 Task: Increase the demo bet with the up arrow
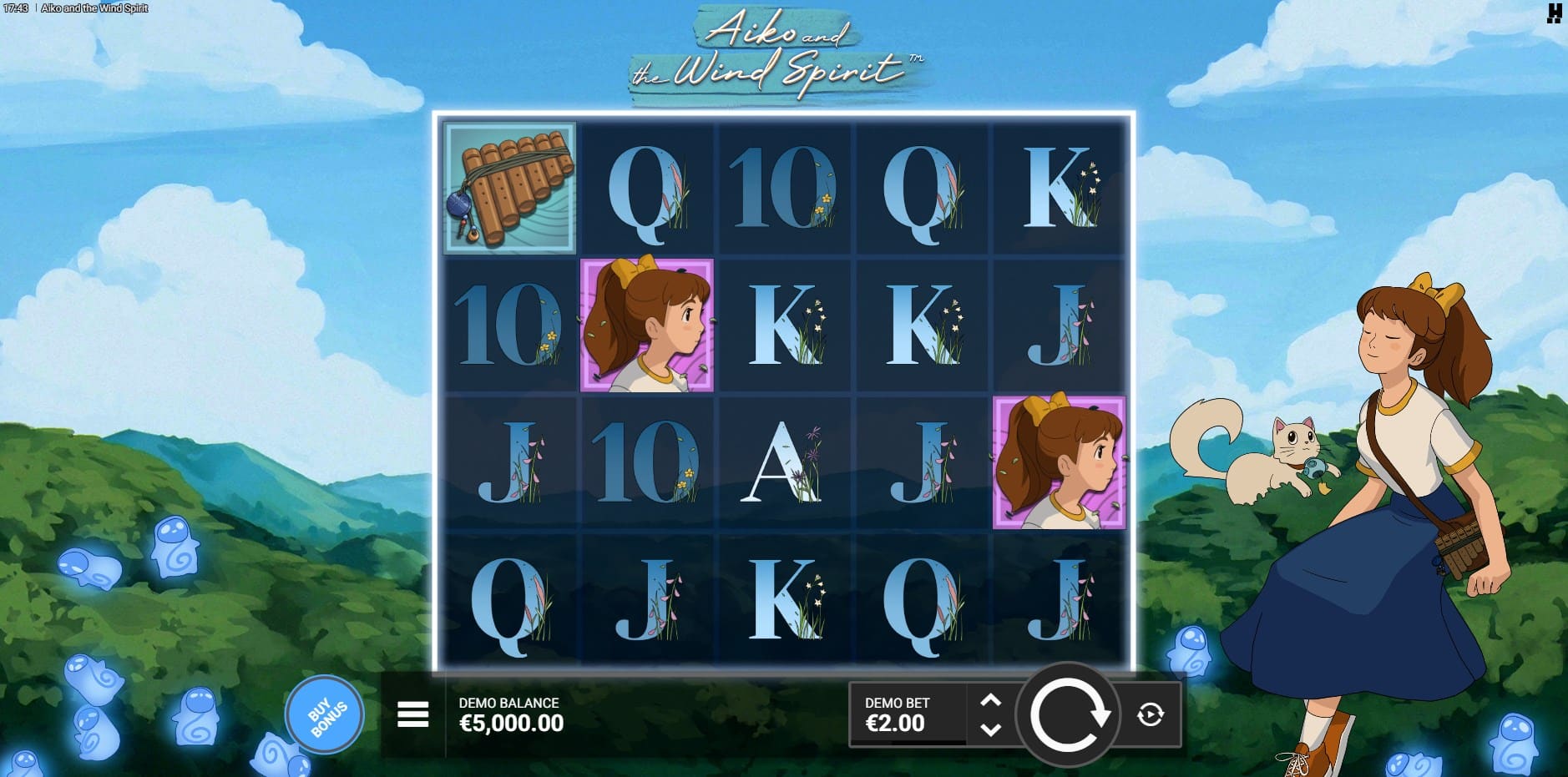pos(990,701)
